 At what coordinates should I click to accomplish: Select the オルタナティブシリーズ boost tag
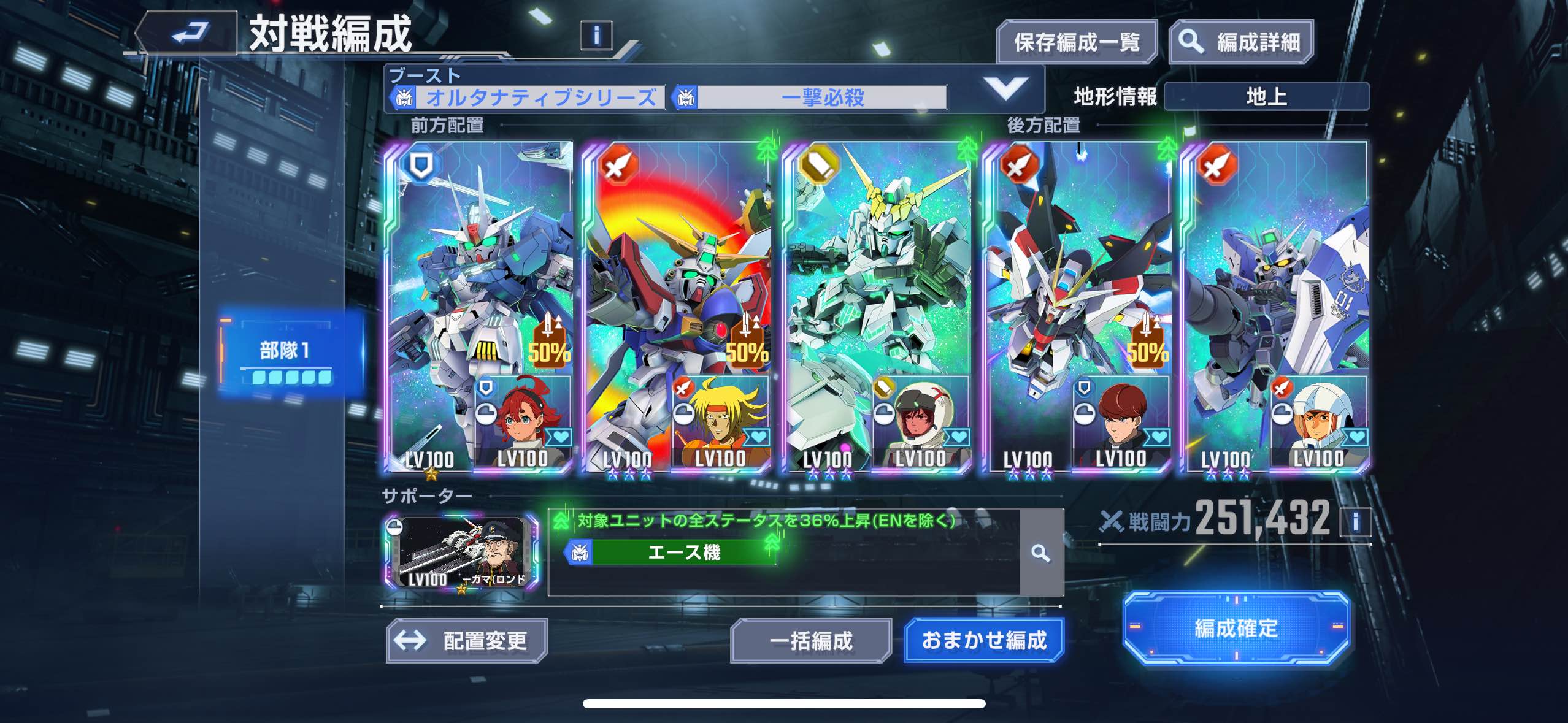529,97
